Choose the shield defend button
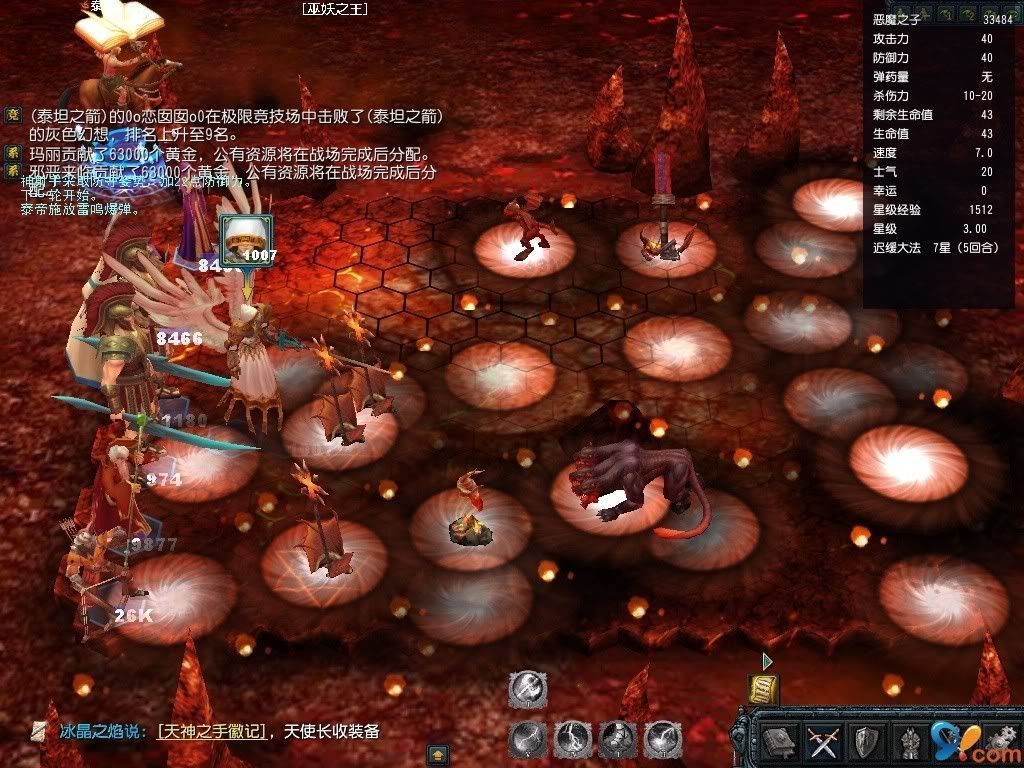This screenshot has height=768, width=1024. click(x=865, y=742)
